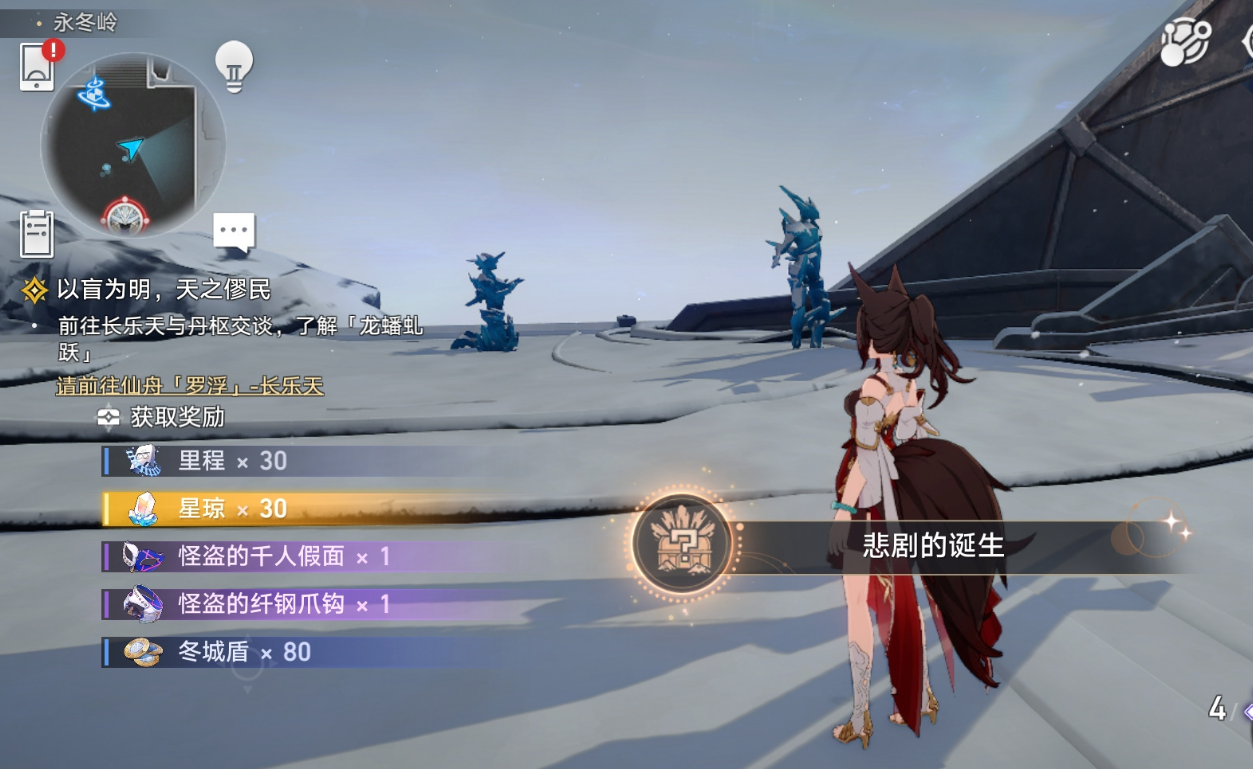
Task: Open the circular minimap
Action: tap(132, 145)
